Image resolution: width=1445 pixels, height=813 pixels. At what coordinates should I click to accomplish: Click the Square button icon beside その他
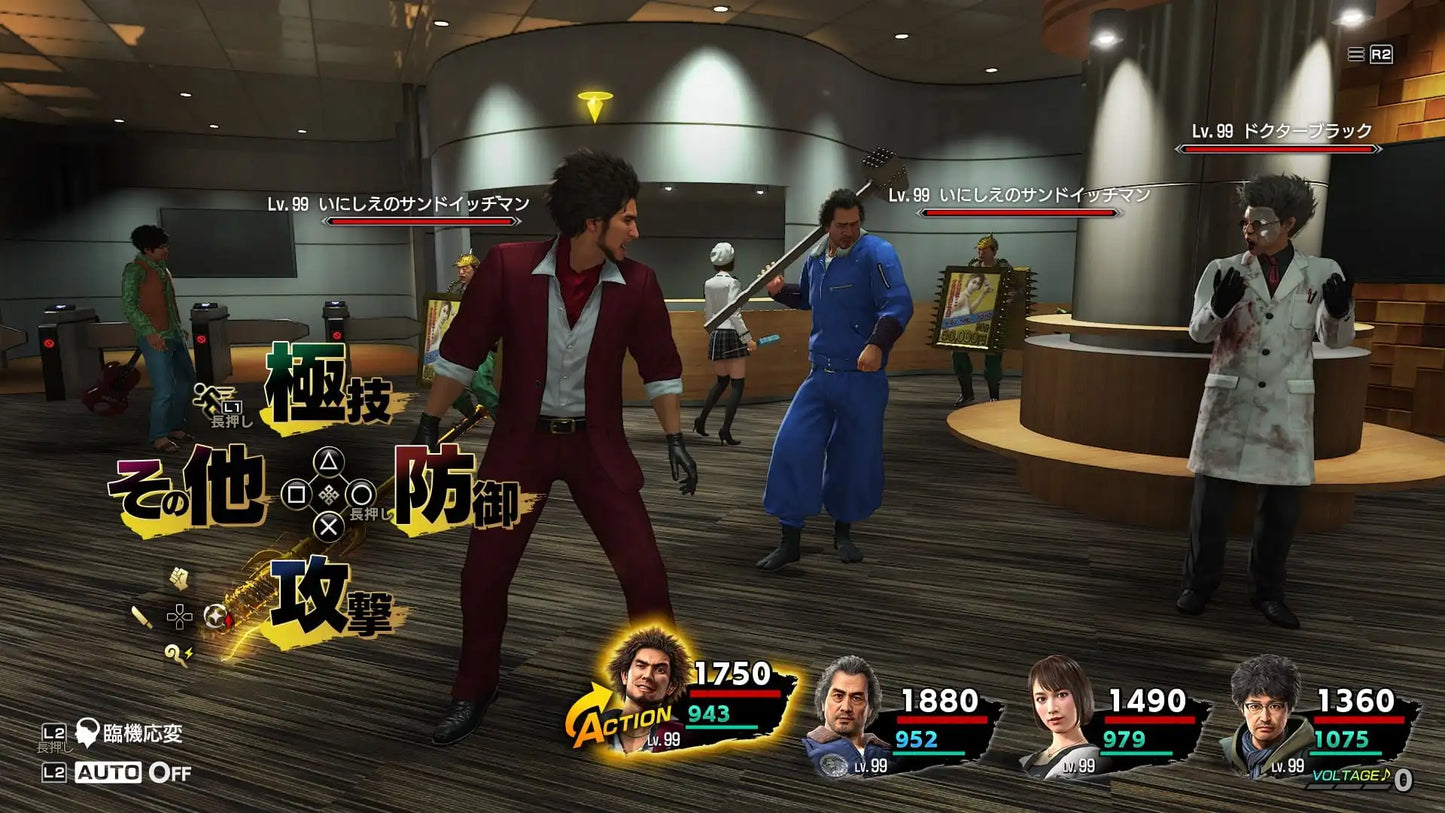tap(297, 496)
